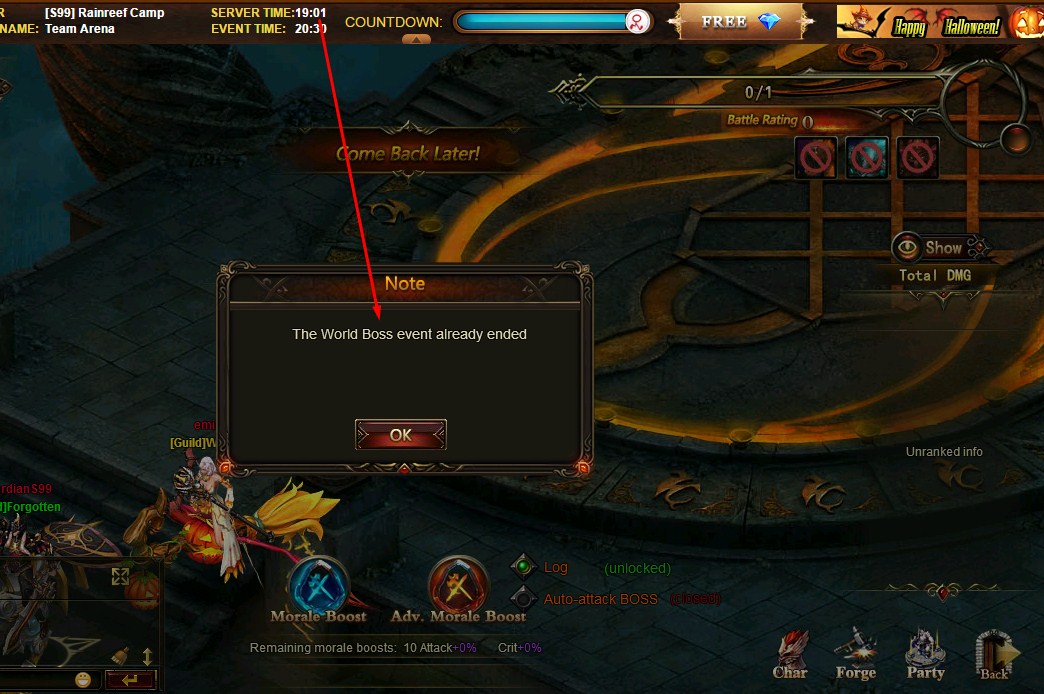The width and height of the screenshot is (1044, 694).
Task: Clear chat with the broom icon
Action: tap(119, 656)
